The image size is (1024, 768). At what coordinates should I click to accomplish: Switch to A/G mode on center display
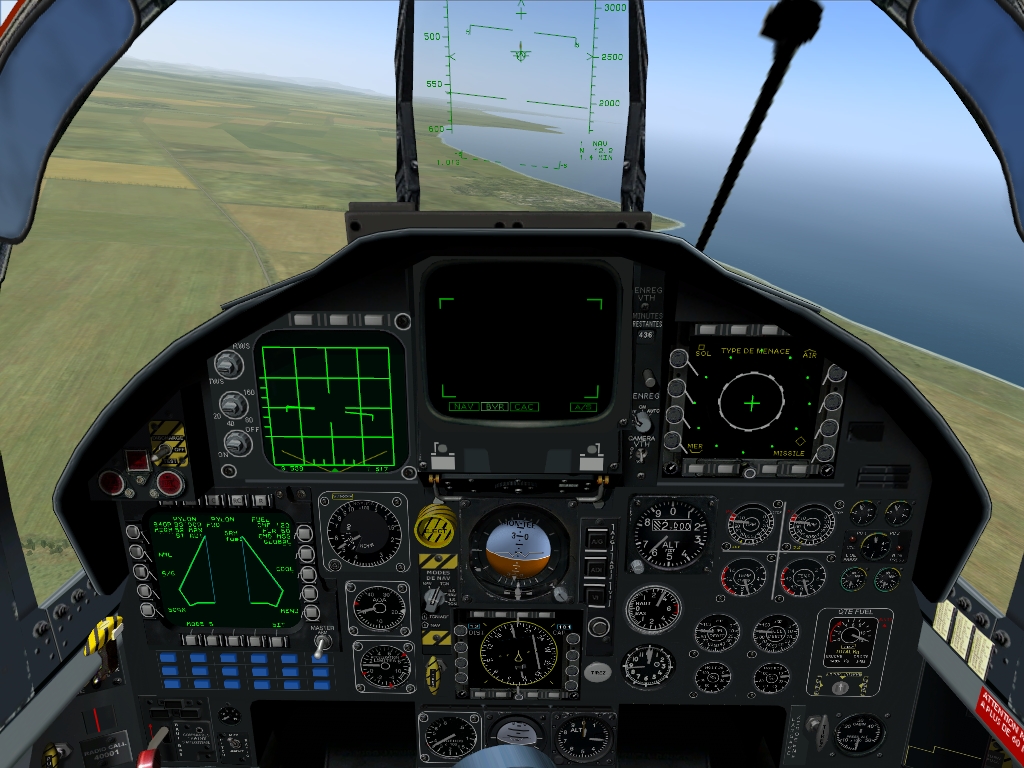(x=583, y=407)
